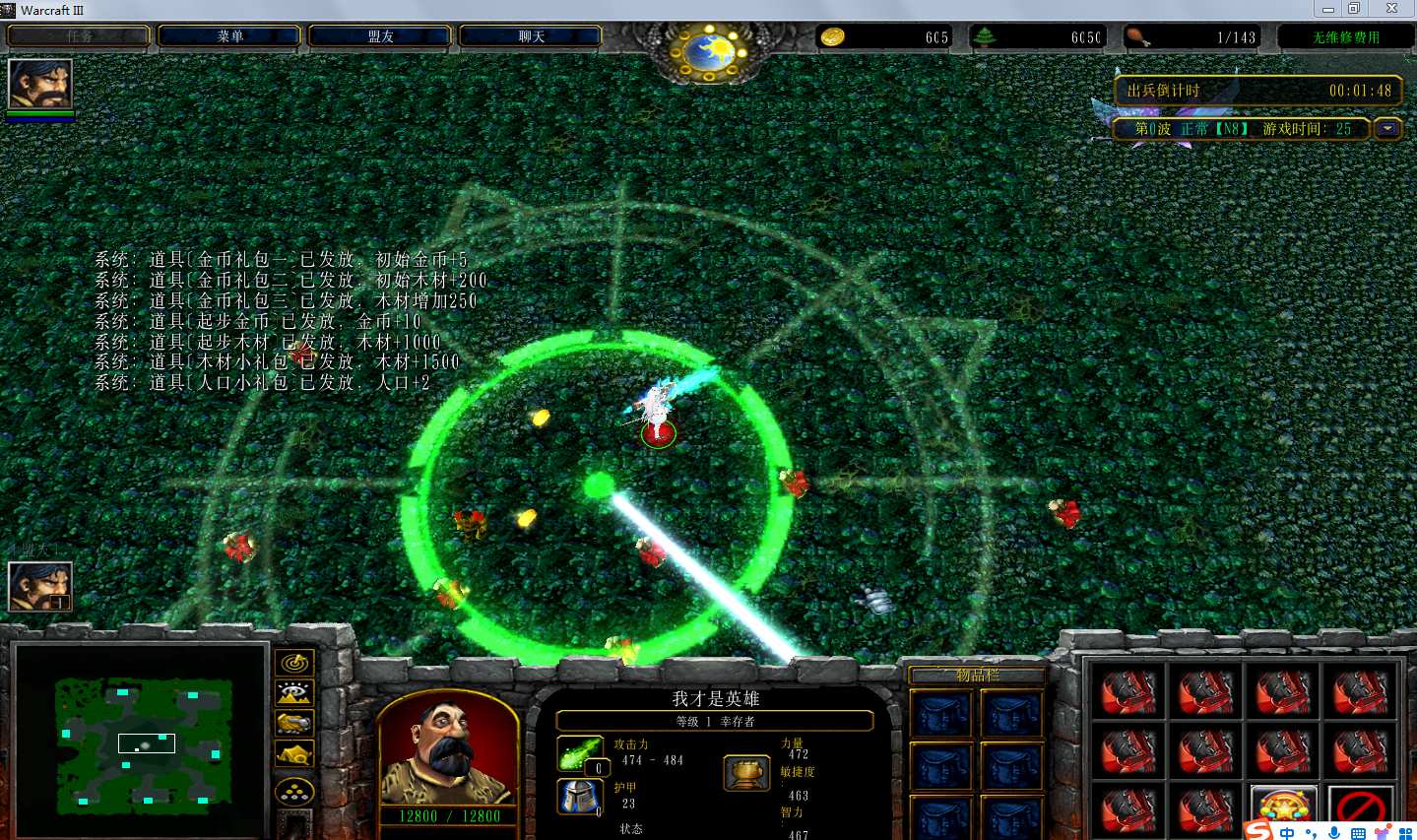Click the helmet armor icon

[x=579, y=796]
